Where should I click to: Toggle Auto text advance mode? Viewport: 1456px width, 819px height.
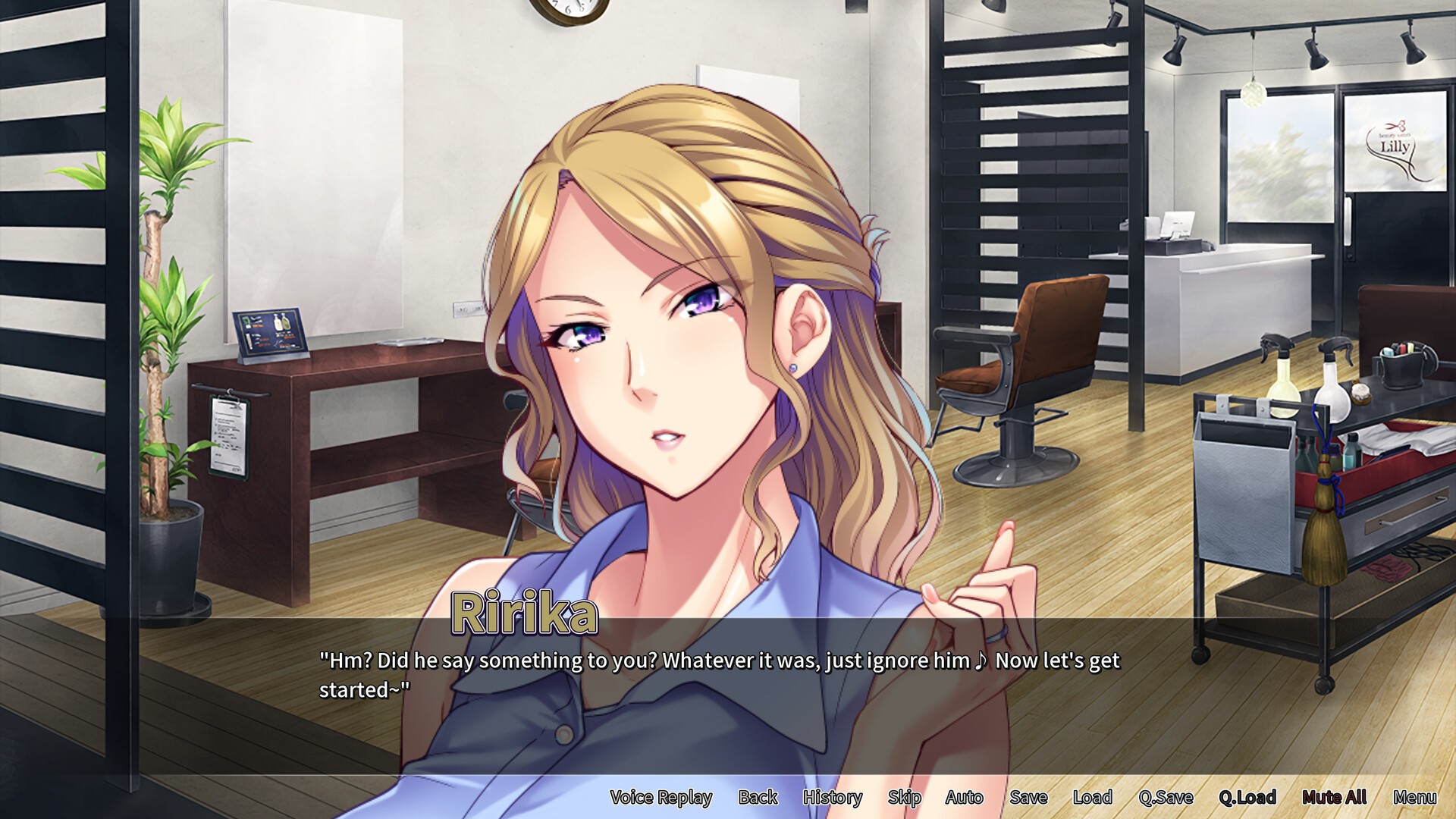[x=964, y=797]
